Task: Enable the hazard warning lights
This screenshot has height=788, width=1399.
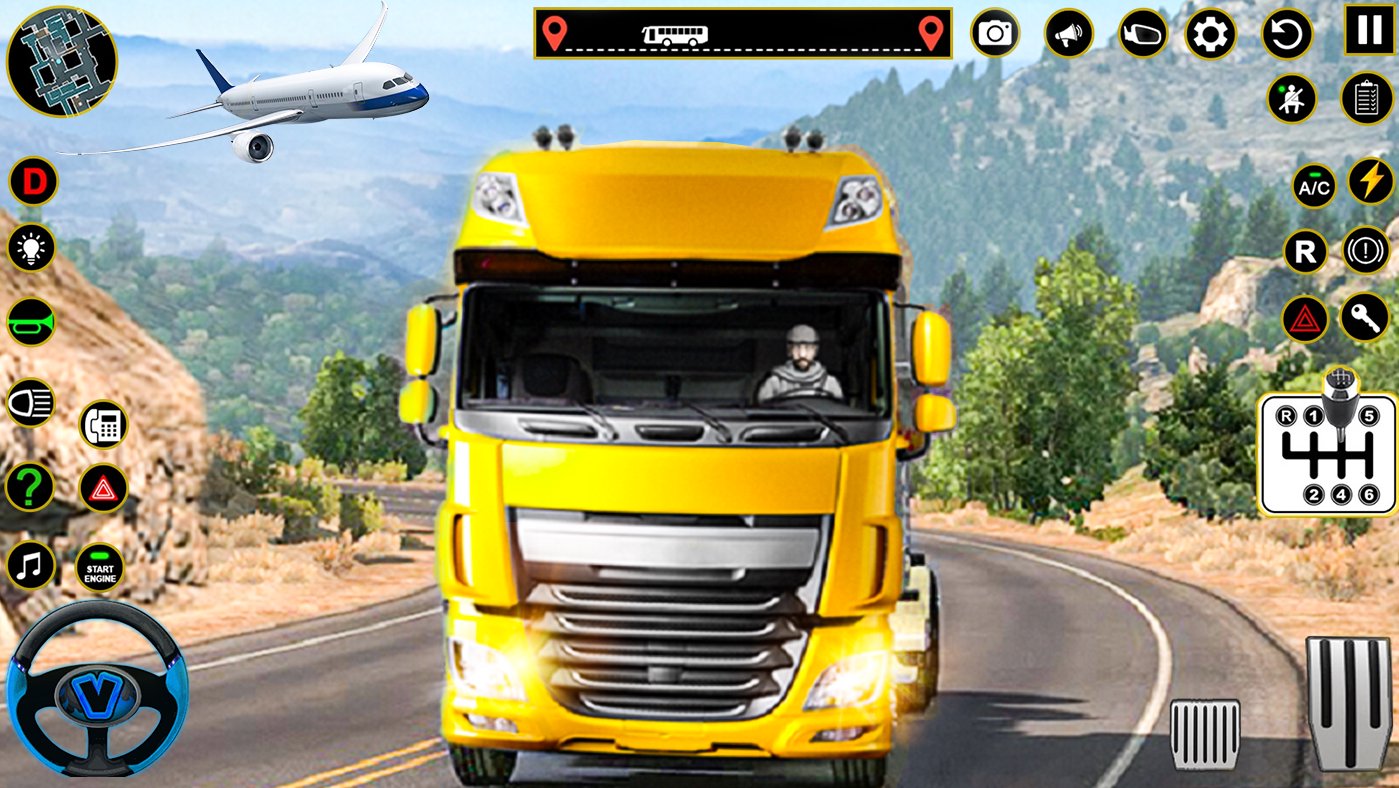Action: (x=1304, y=320)
